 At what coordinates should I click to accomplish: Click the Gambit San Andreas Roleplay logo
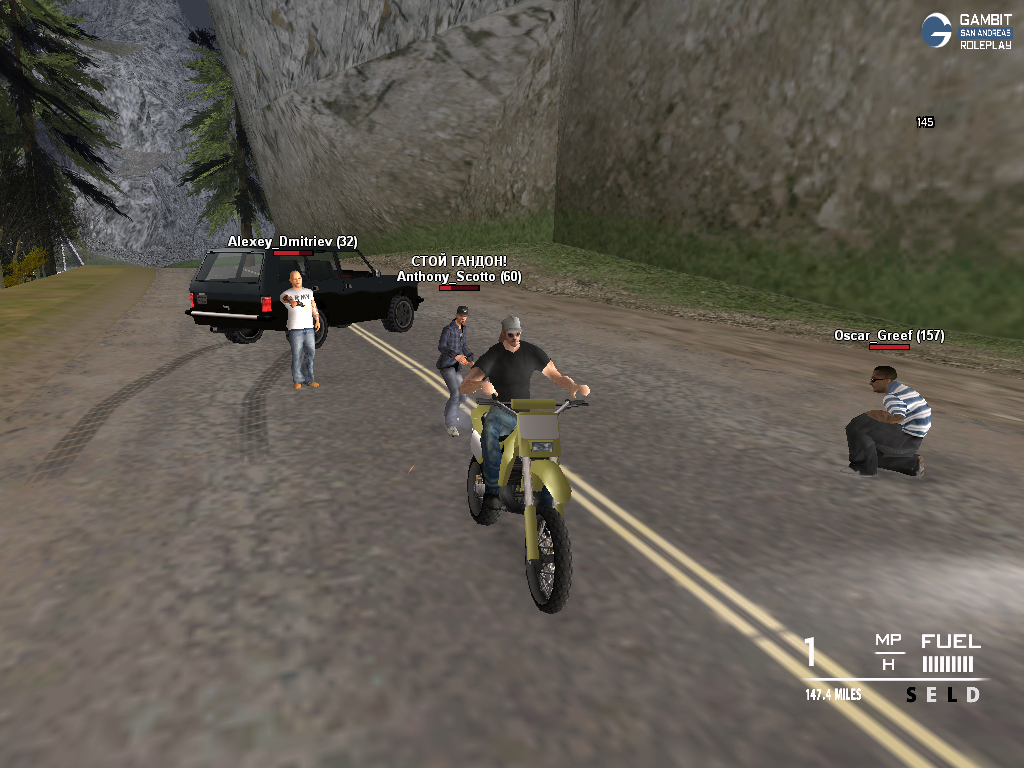click(x=966, y=31)
